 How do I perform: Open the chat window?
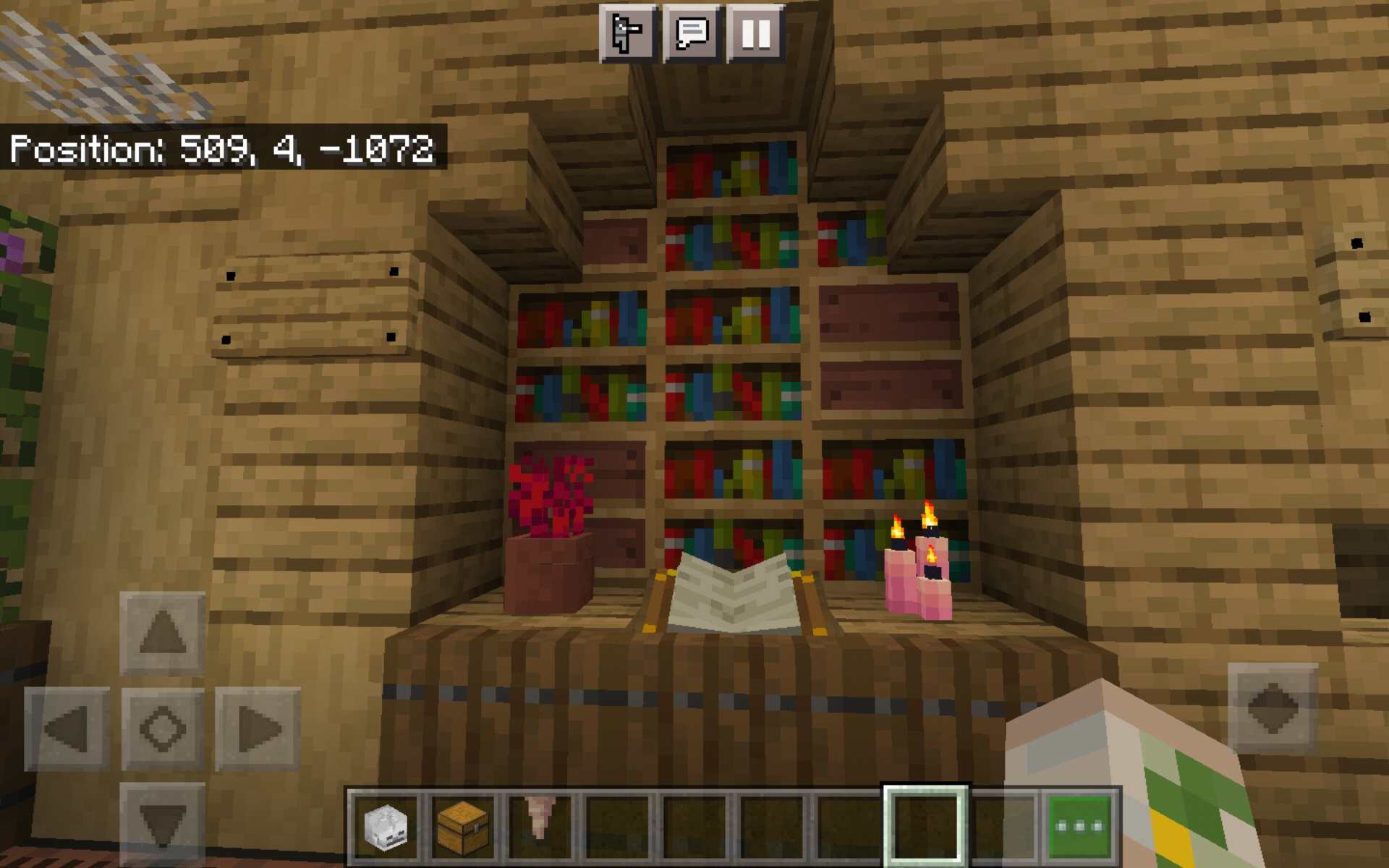coord(692,32)
